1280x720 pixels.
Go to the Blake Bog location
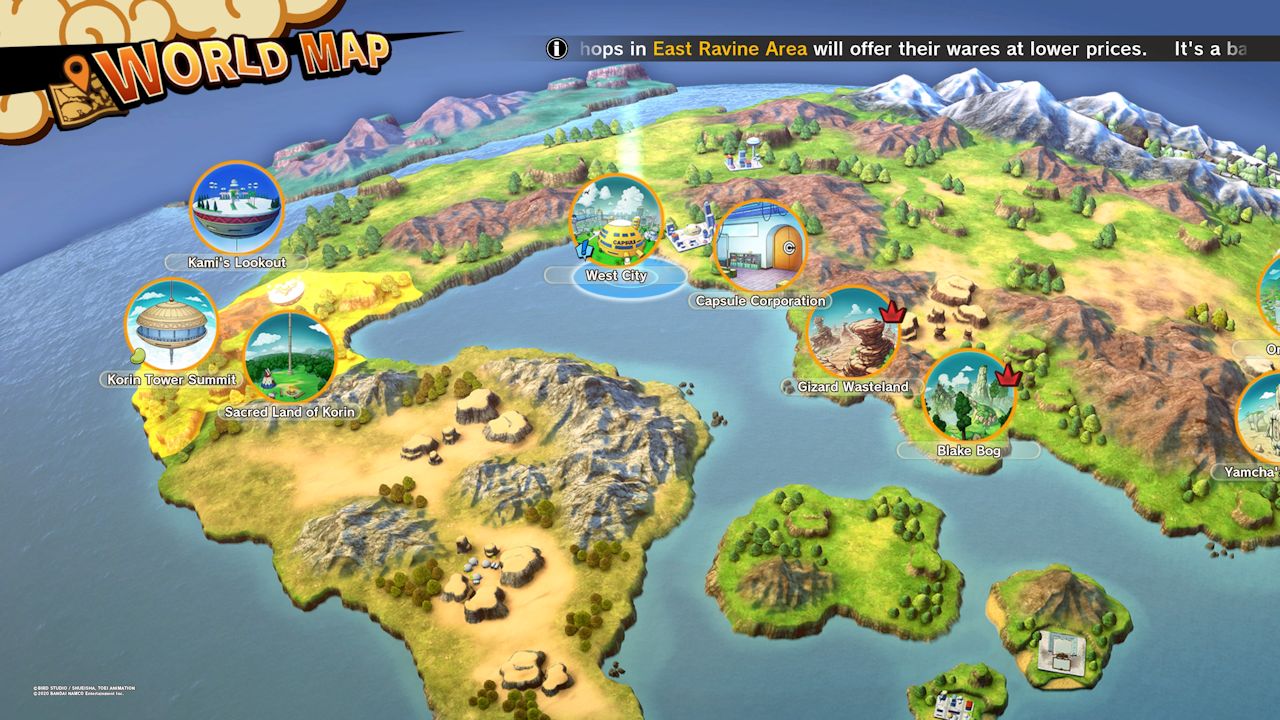tap(968, 396)
